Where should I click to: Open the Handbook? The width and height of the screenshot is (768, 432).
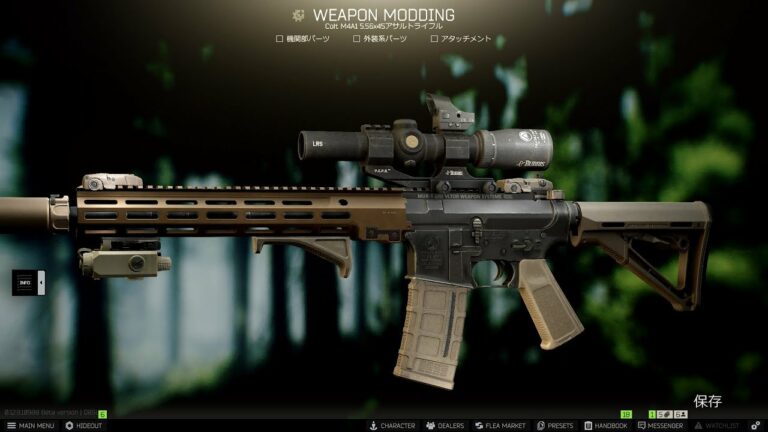point(605,425)
